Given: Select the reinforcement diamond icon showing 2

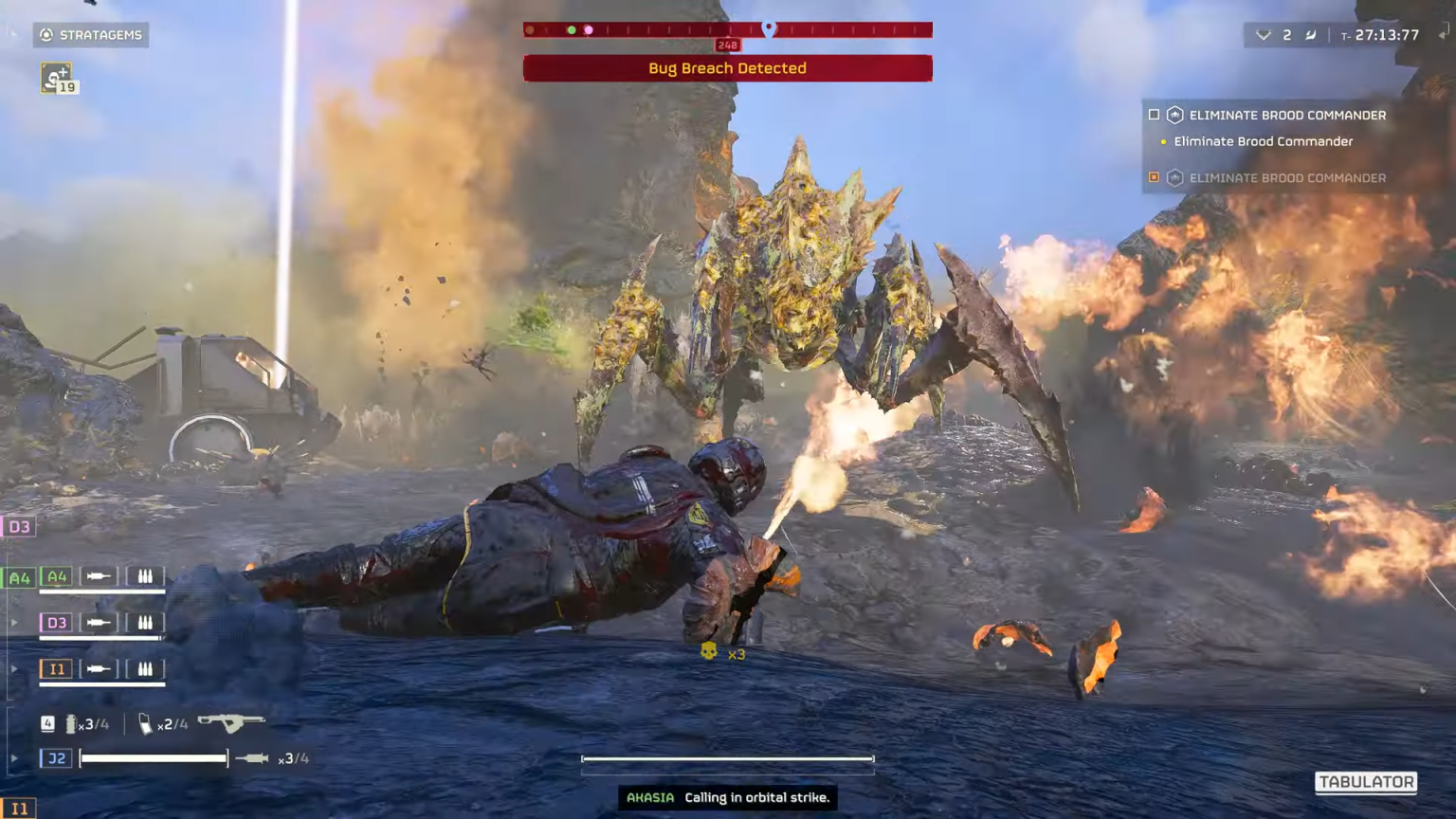Looking at the screenshot, I should 1264,35.
